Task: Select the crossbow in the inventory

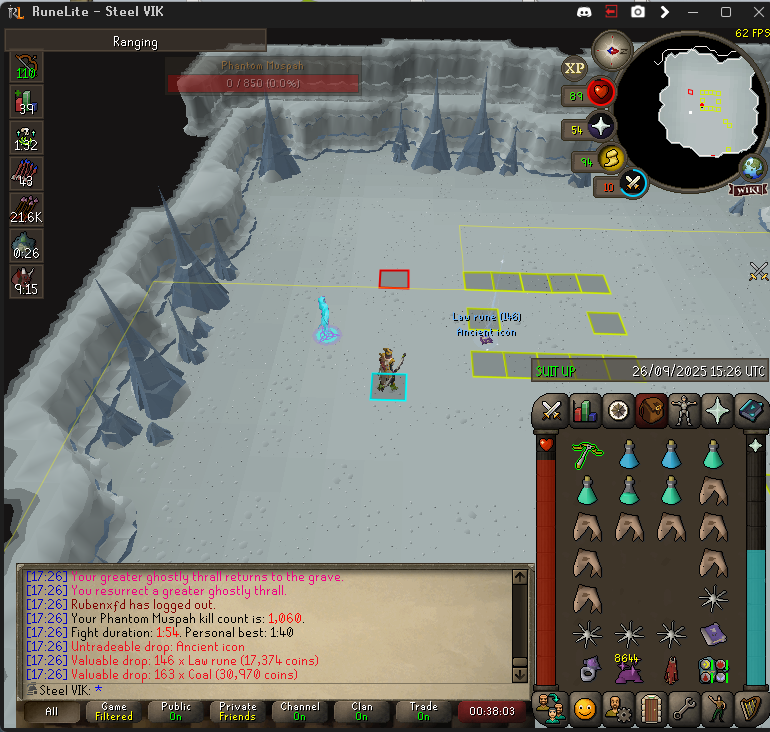Action: point(587,455)
